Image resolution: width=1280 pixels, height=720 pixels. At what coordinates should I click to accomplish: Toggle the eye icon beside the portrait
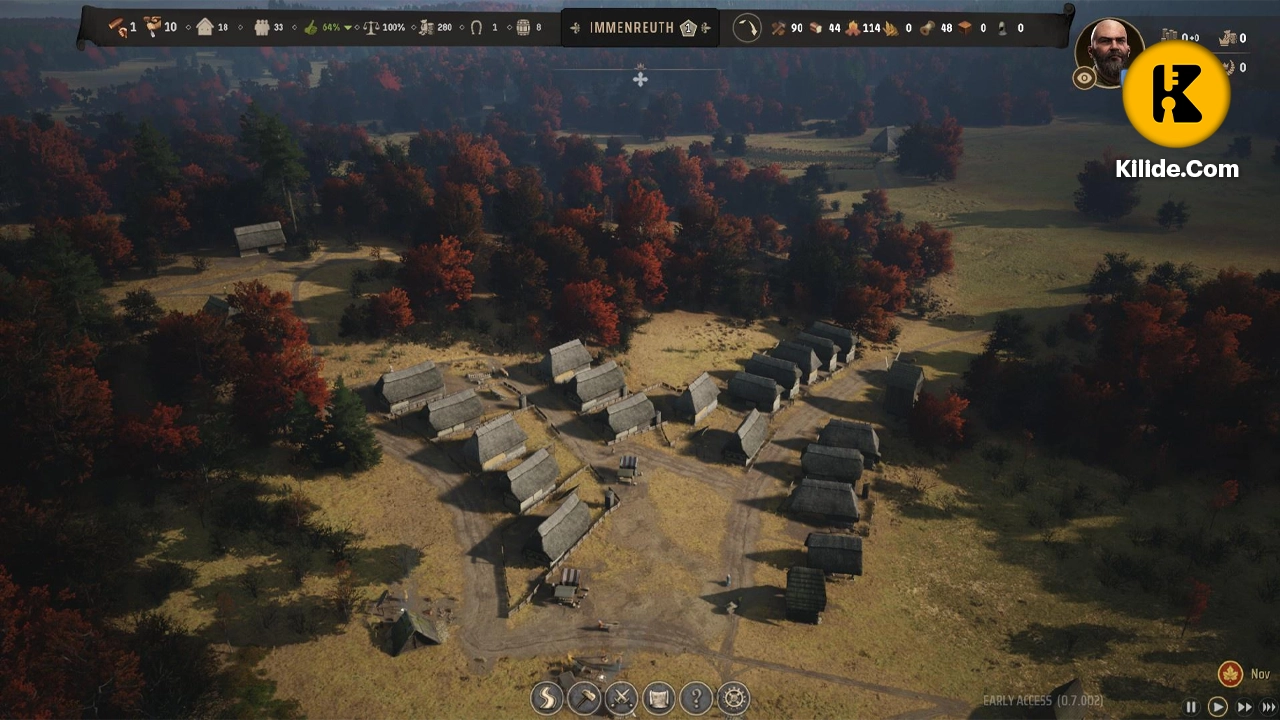(1084, 79)
